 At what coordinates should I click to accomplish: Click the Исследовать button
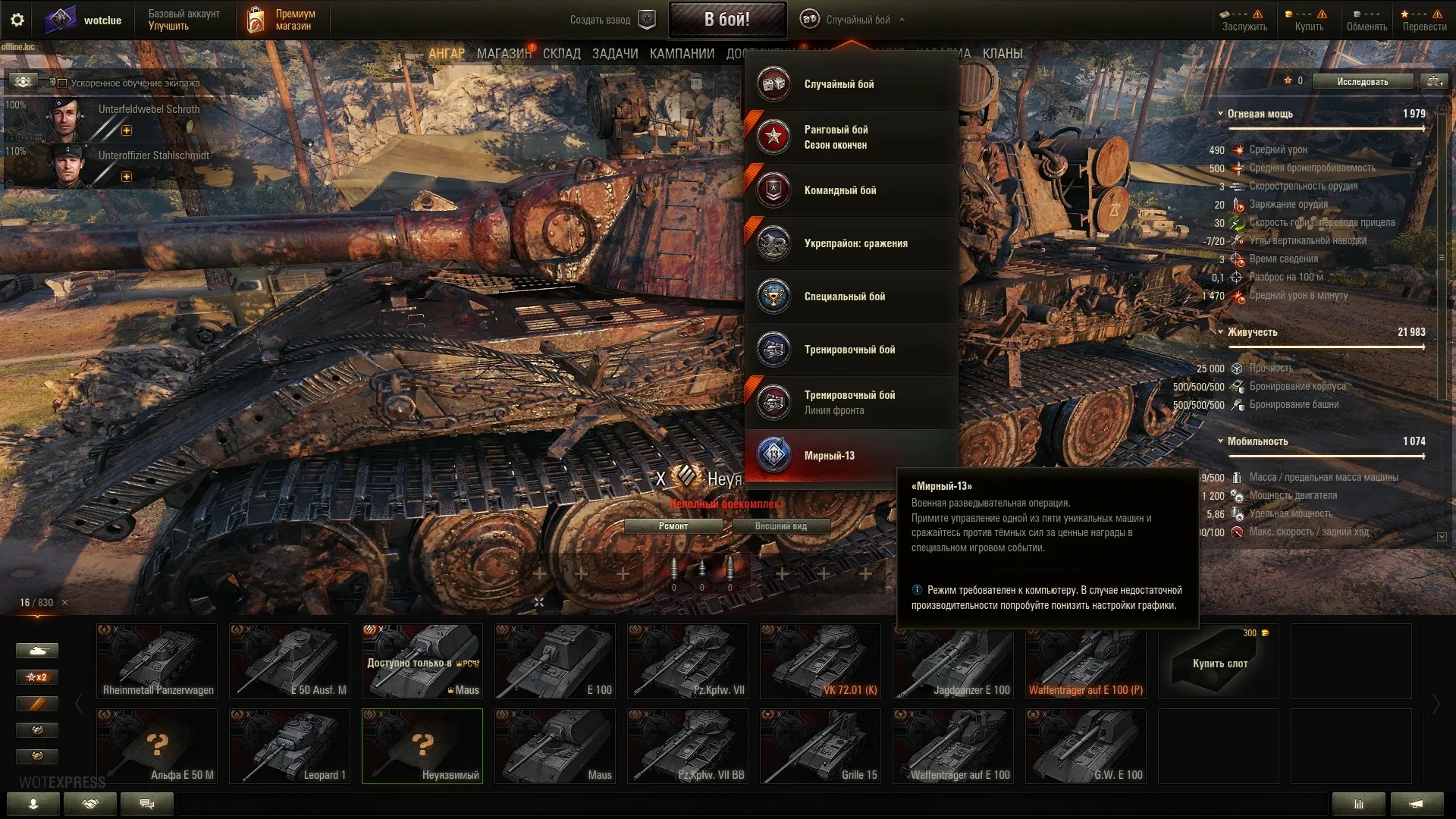[1362, 82]
